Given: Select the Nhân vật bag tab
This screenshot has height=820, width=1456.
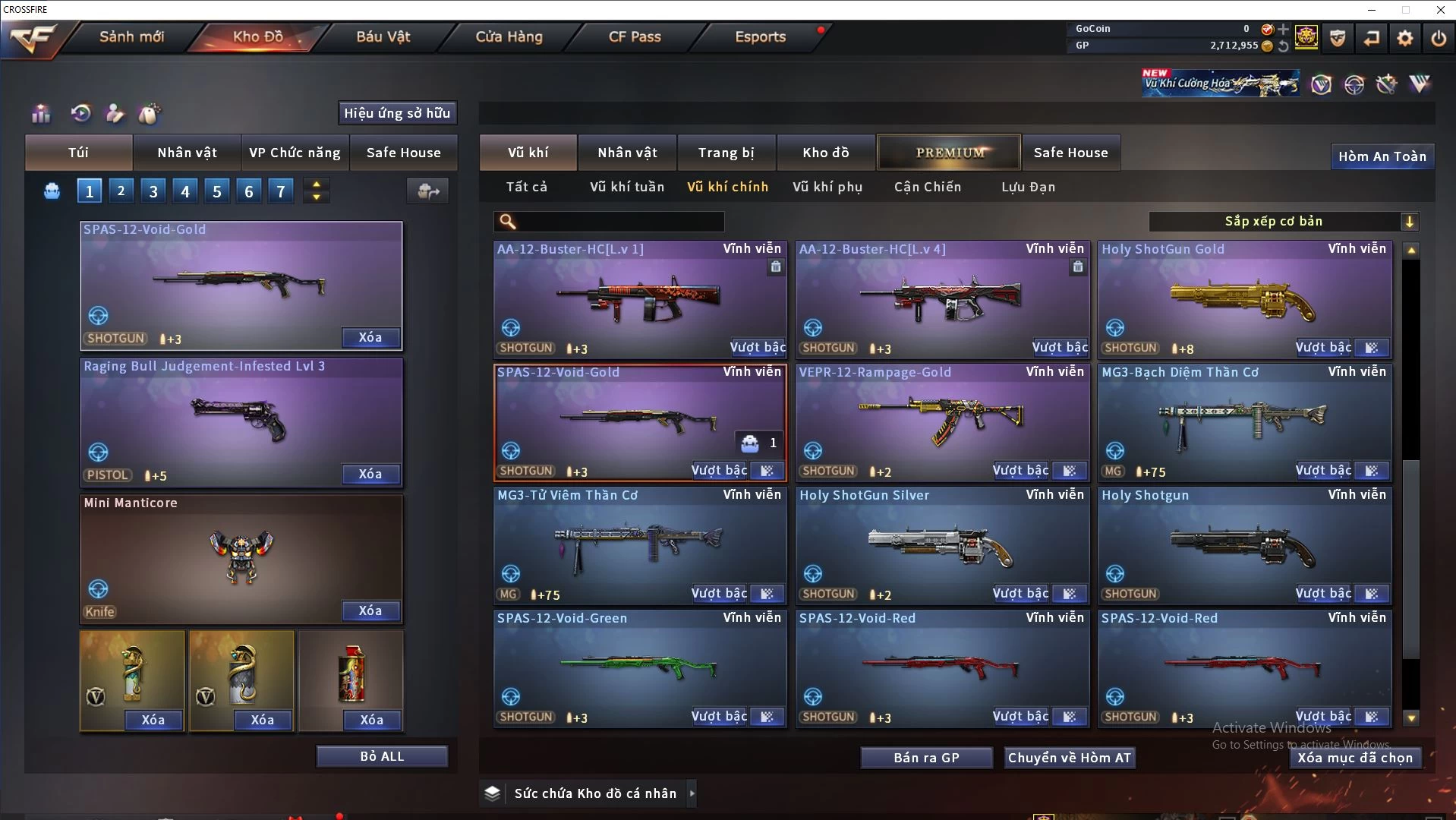Looking at the screenshot, I should pos(187,153).
